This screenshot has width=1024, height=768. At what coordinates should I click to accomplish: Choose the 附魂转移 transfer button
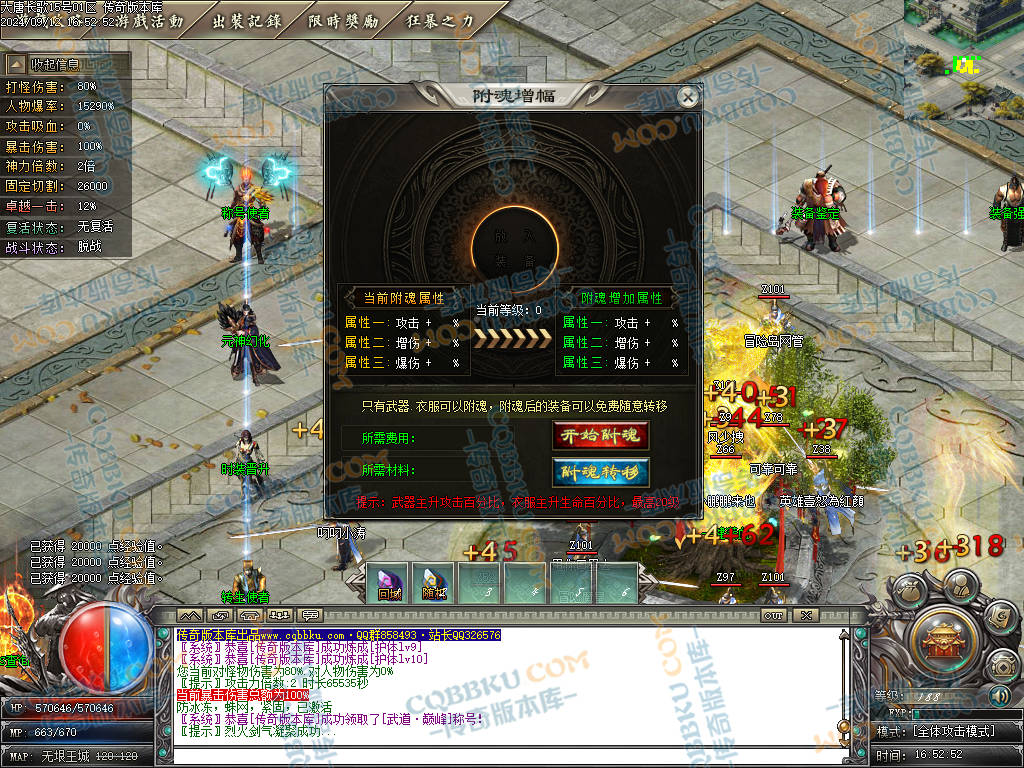point(600,472)
